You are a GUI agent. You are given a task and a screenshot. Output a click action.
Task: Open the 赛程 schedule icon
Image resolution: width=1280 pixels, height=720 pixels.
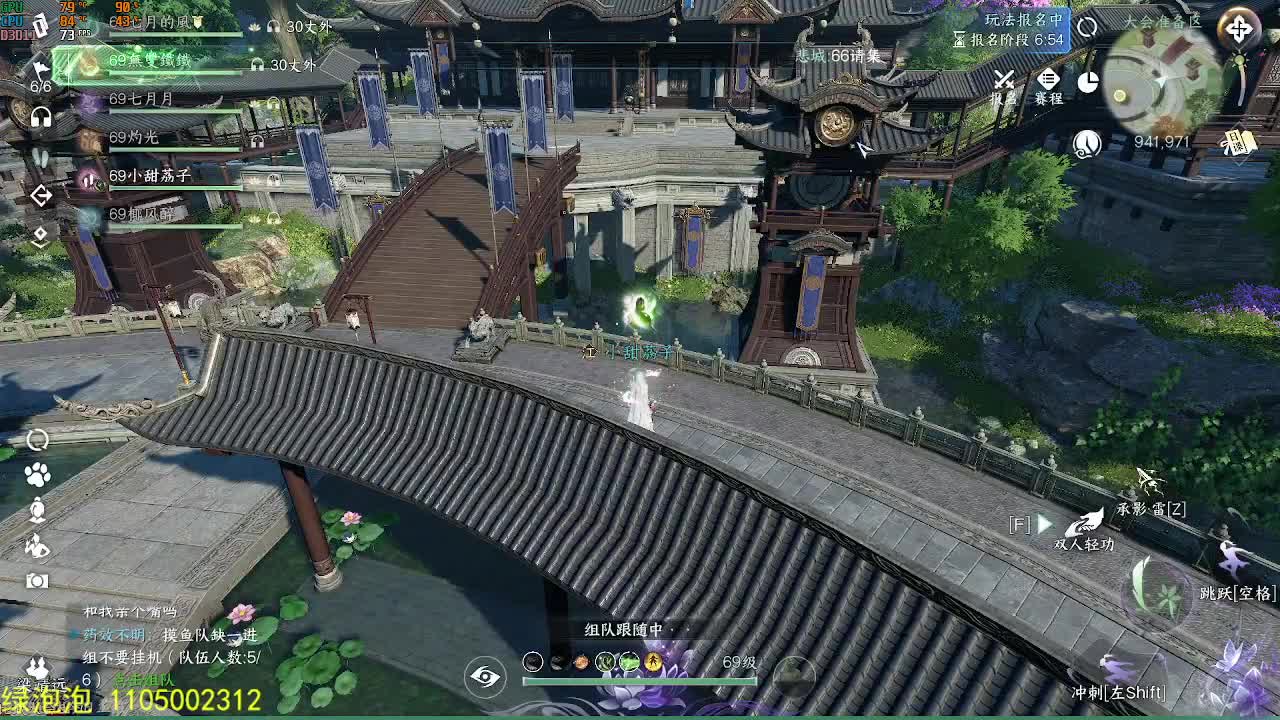pyautogui.click(x=1047, y=81)
